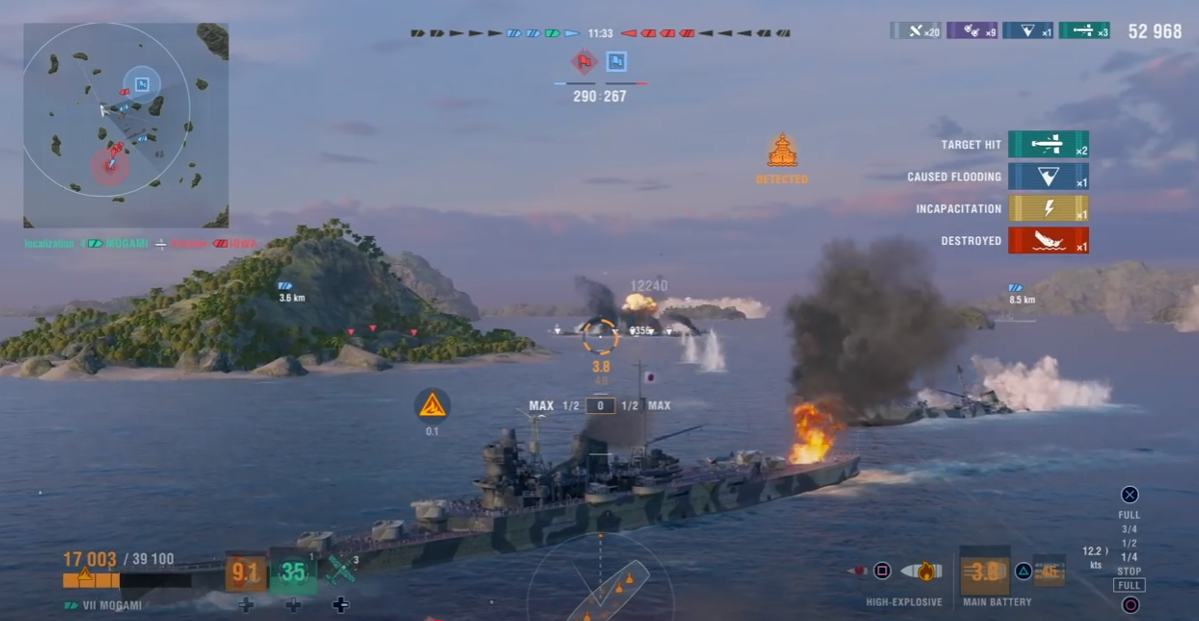1199x621 pixels.
Task: Select the high-explosive shell icon
Action: click(920, 571)
